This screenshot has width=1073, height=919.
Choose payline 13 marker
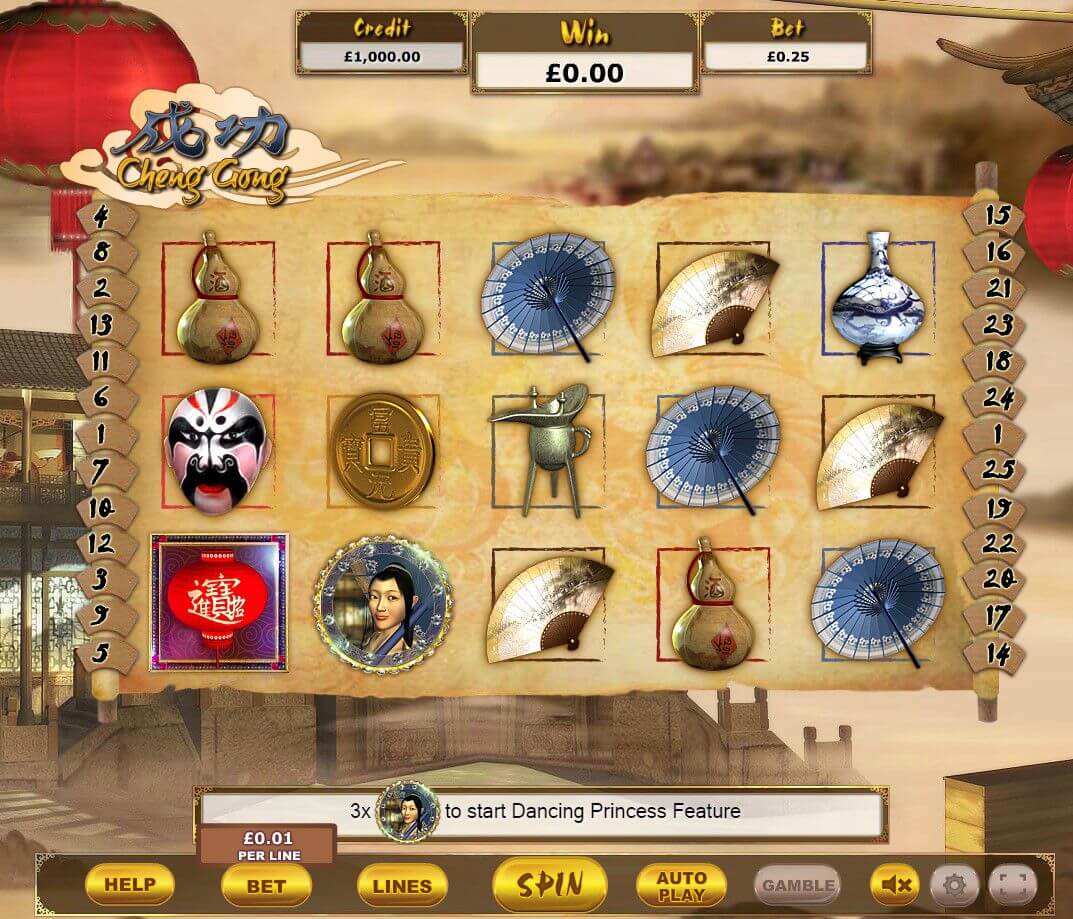[102, 324]
